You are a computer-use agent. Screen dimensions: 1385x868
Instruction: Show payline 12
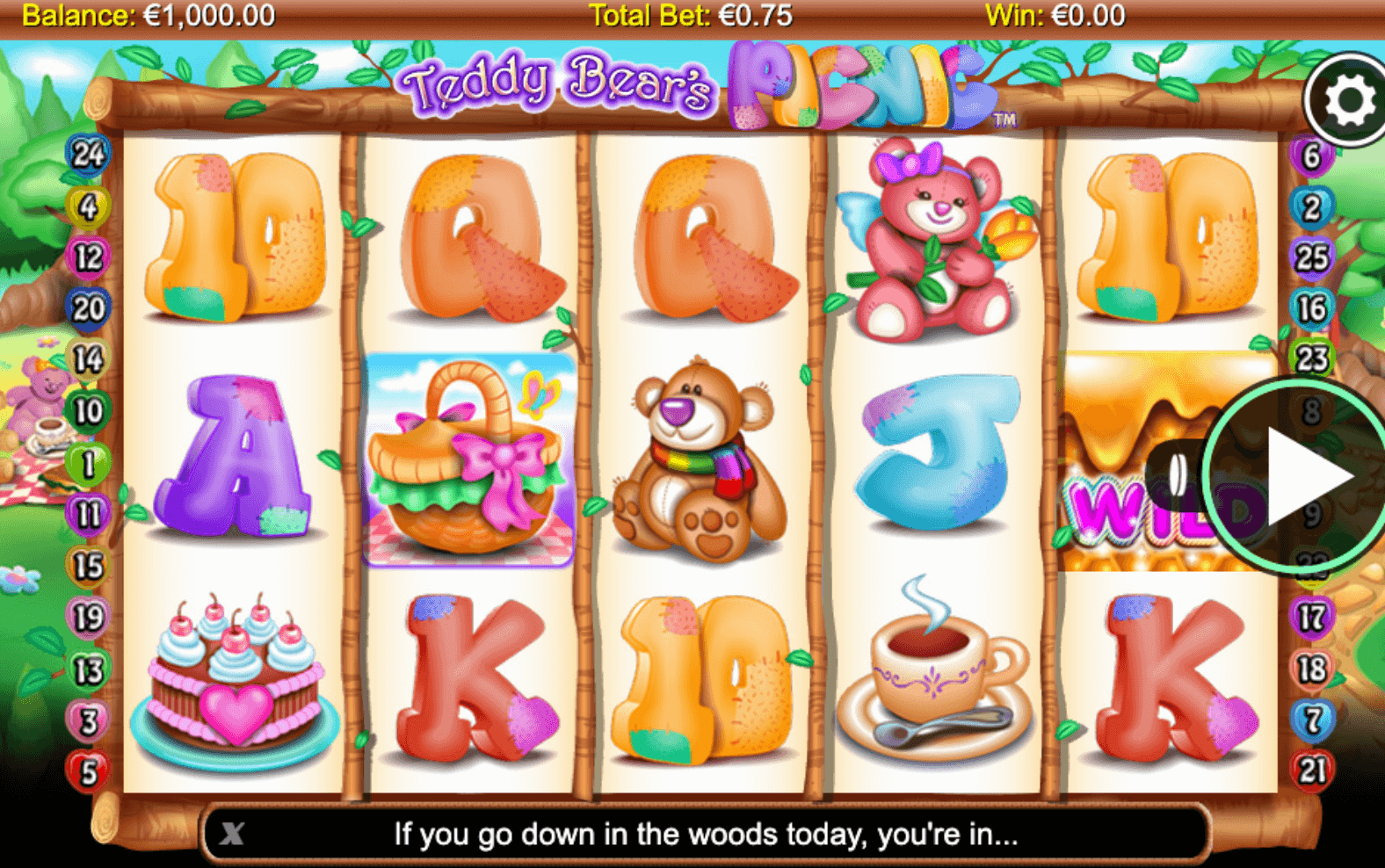(88, 257)
